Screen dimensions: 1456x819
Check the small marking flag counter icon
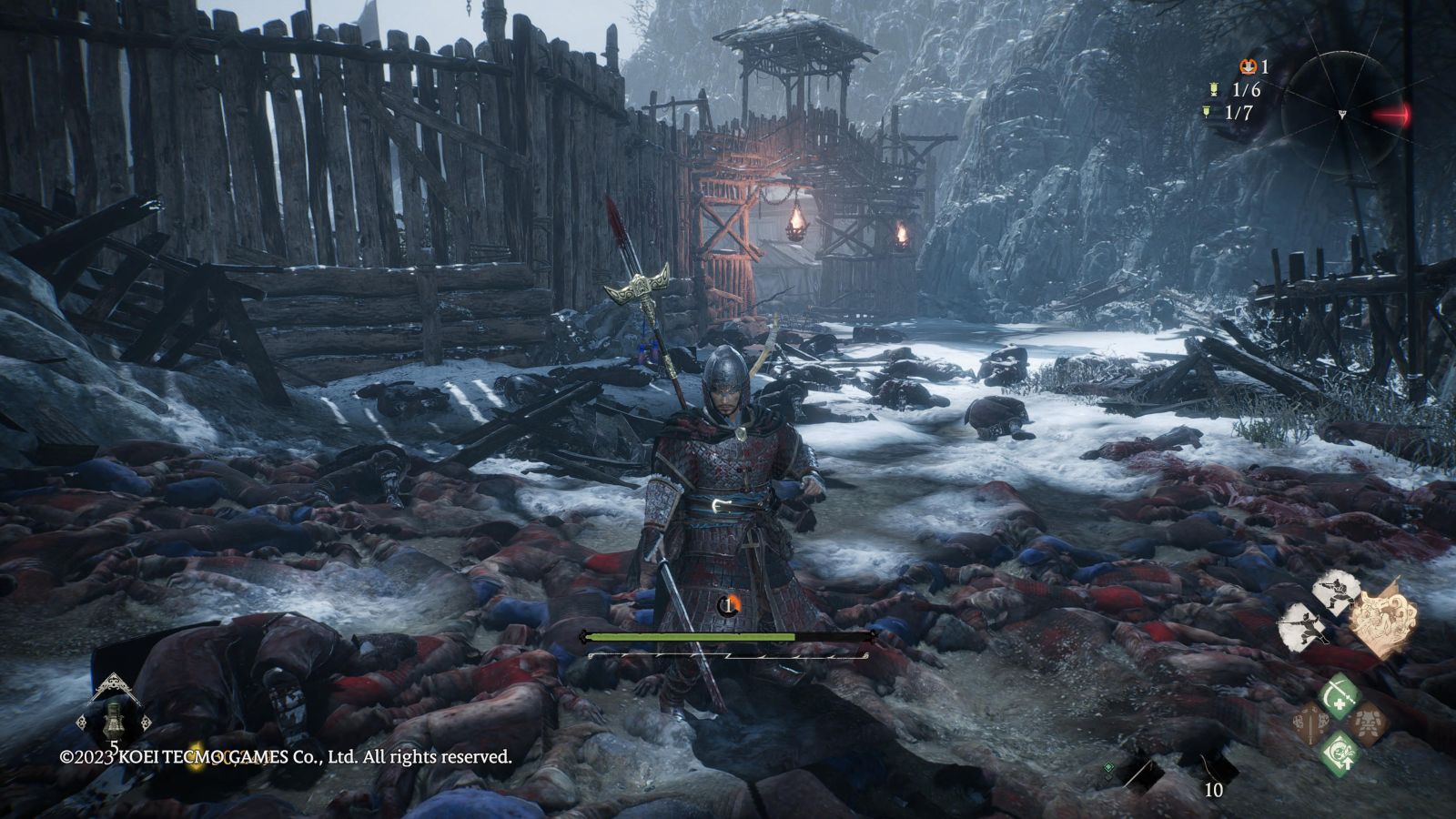tap(1206, 113)
